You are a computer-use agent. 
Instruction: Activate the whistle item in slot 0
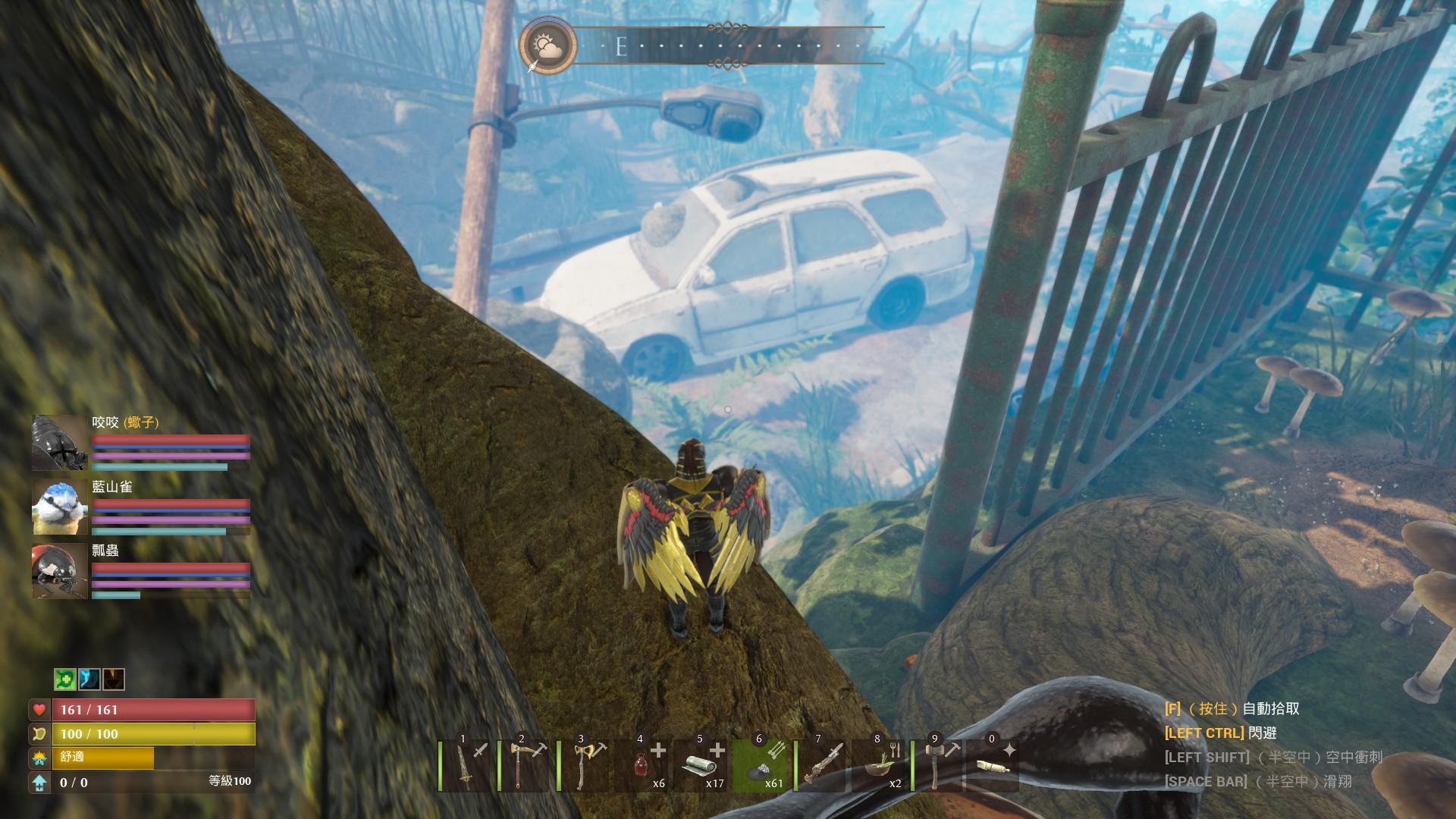993,766
